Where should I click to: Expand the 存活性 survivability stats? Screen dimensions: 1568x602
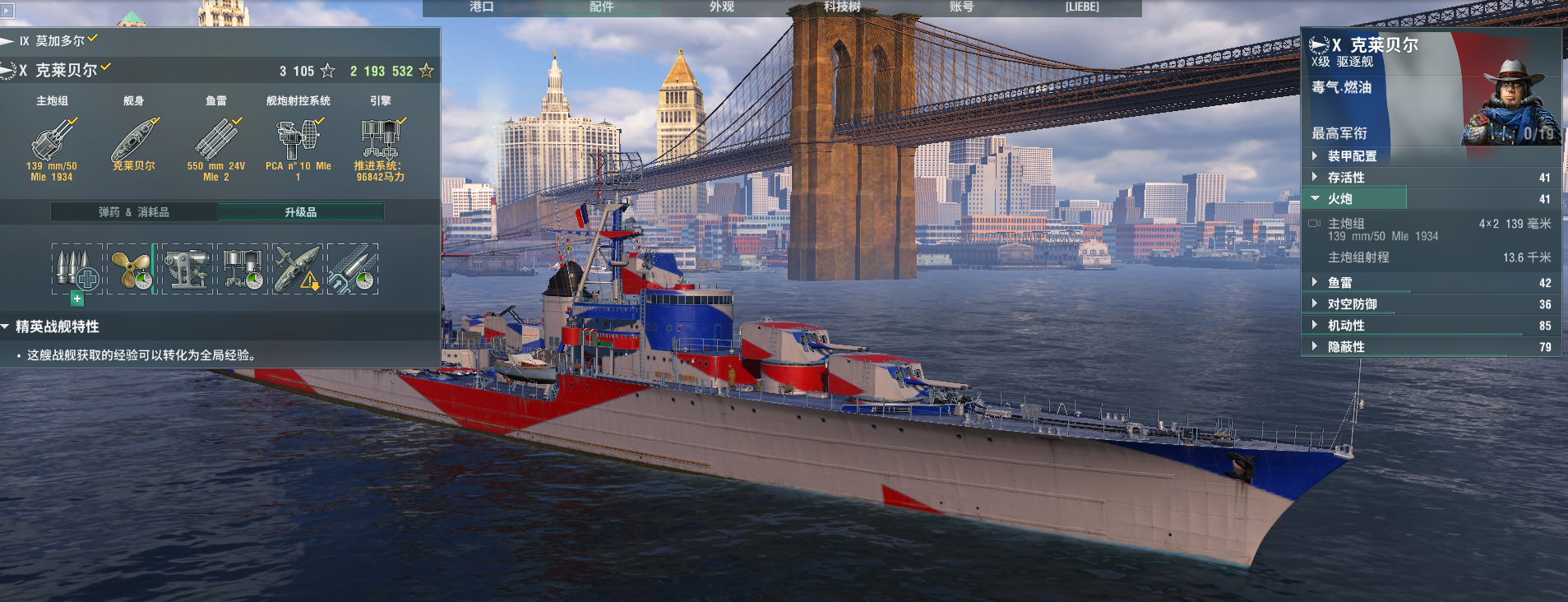coord(1346,178)
